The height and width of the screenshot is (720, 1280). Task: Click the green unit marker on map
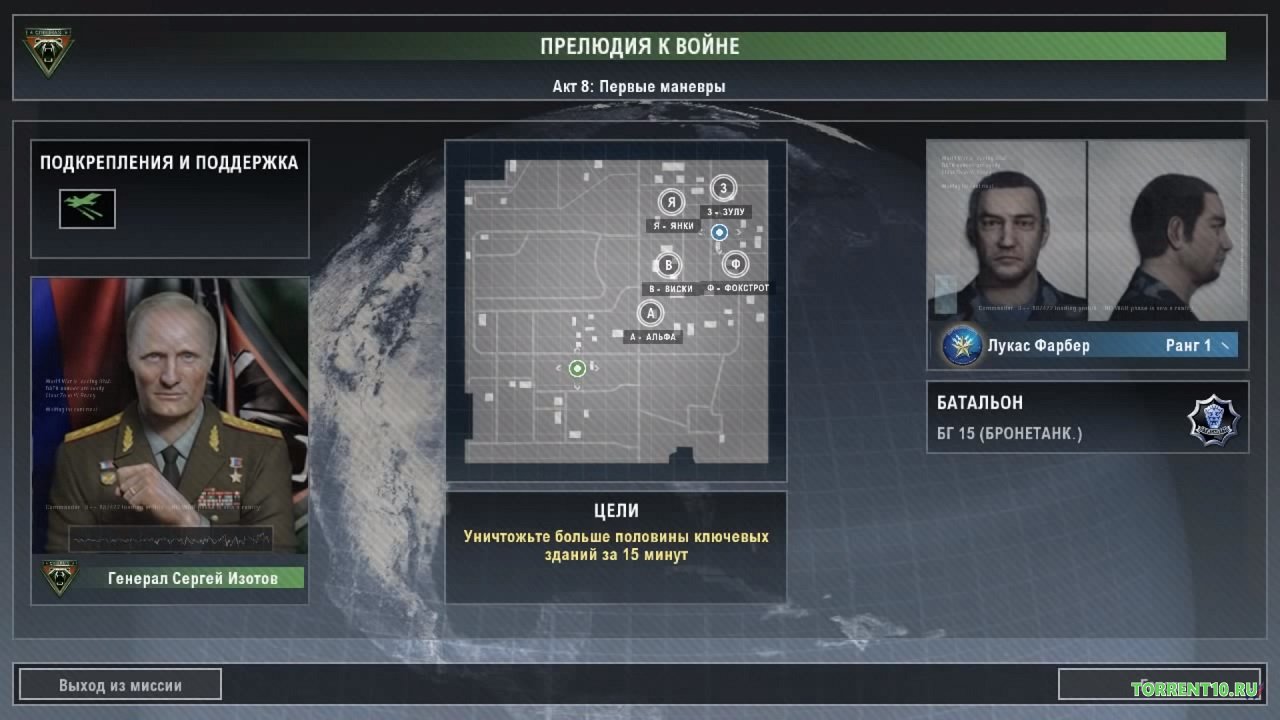(577, 369)
